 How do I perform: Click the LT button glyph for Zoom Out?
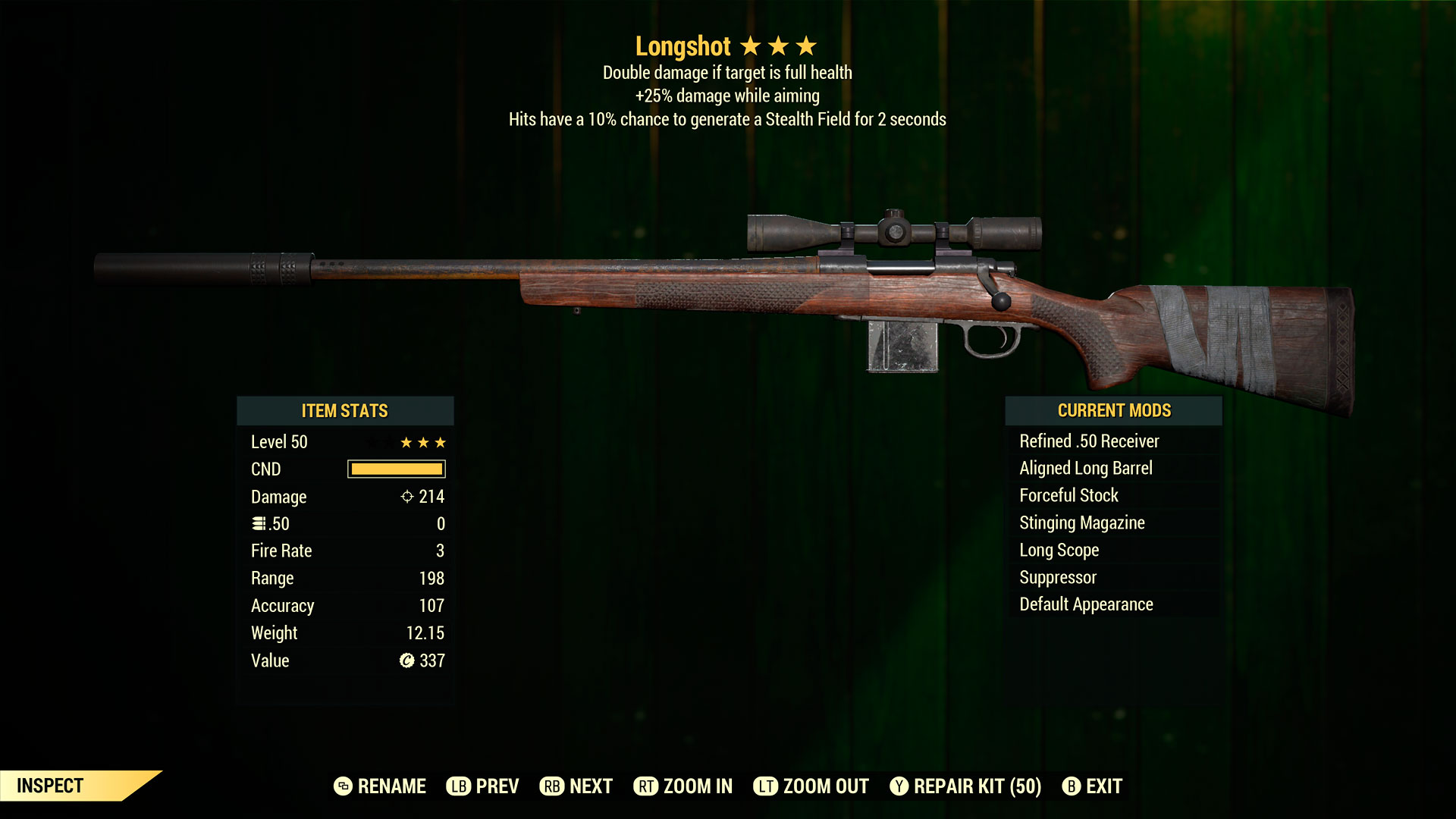coord(767,786)
